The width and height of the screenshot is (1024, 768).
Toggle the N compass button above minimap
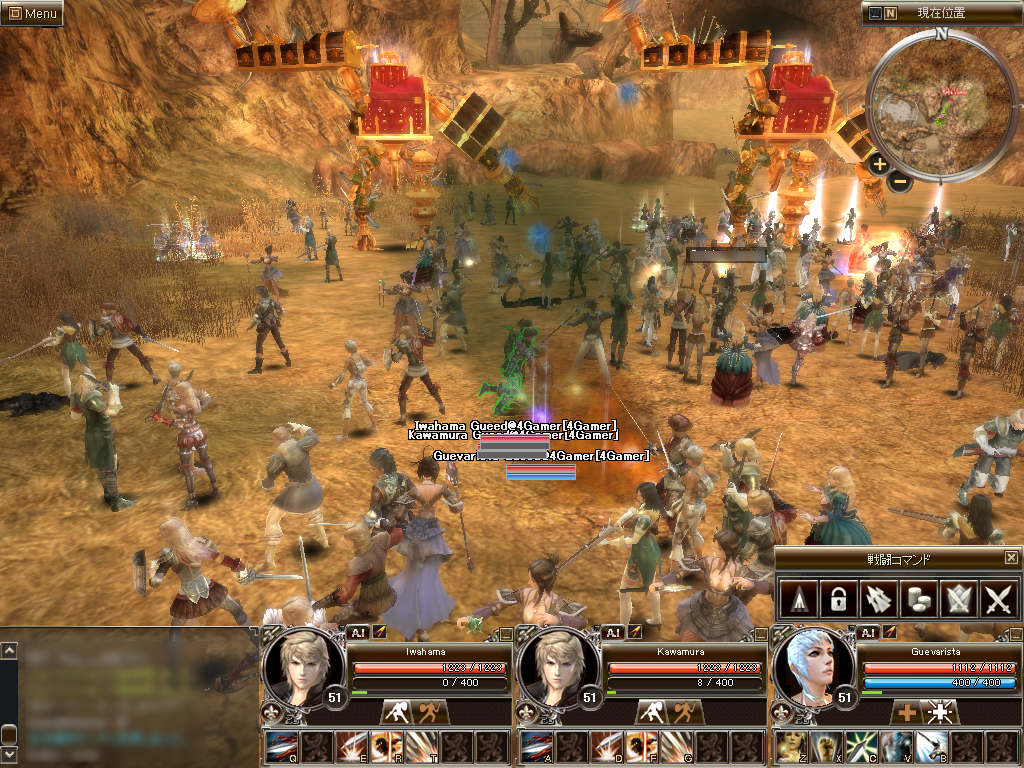[890, 13]
